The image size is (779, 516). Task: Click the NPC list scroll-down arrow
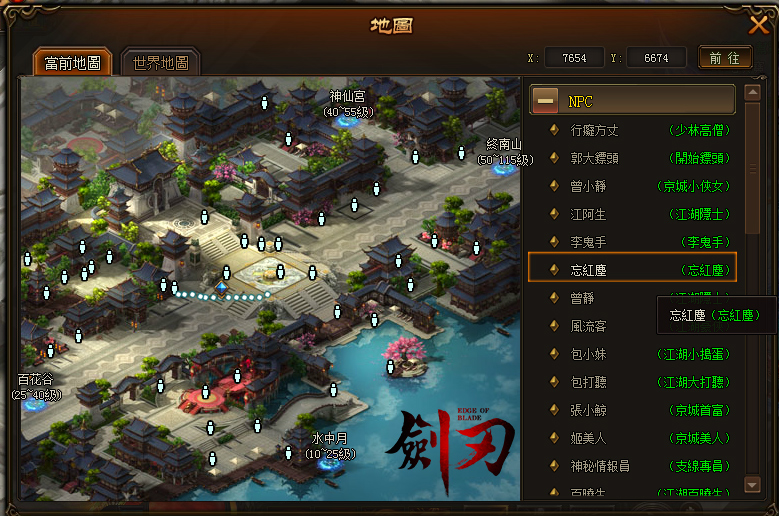coord(753,485)
